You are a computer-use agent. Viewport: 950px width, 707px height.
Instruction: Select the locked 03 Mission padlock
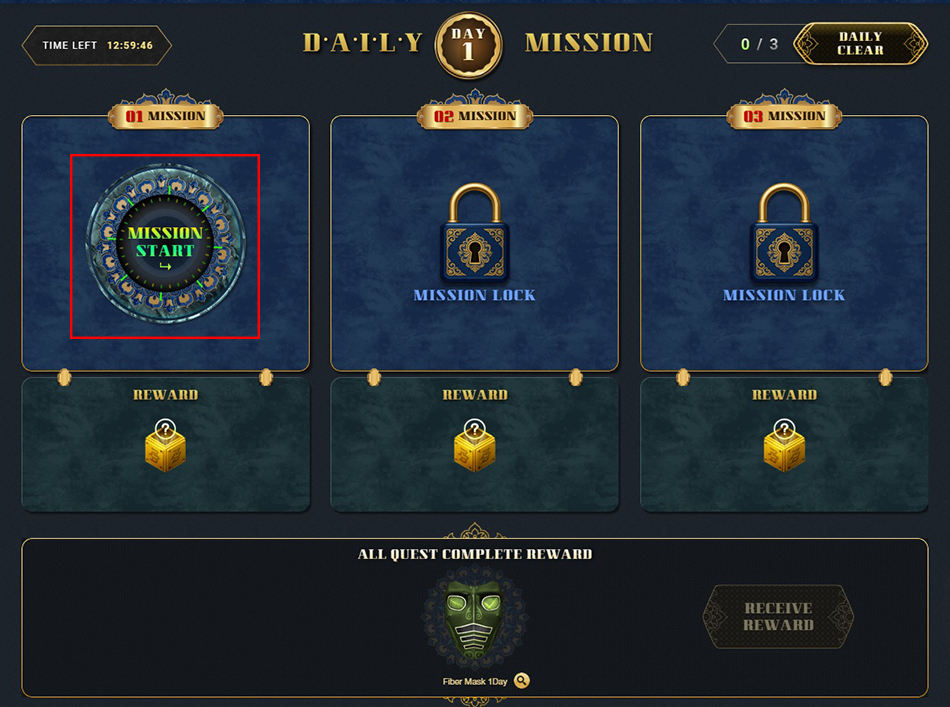pos(784,234)
